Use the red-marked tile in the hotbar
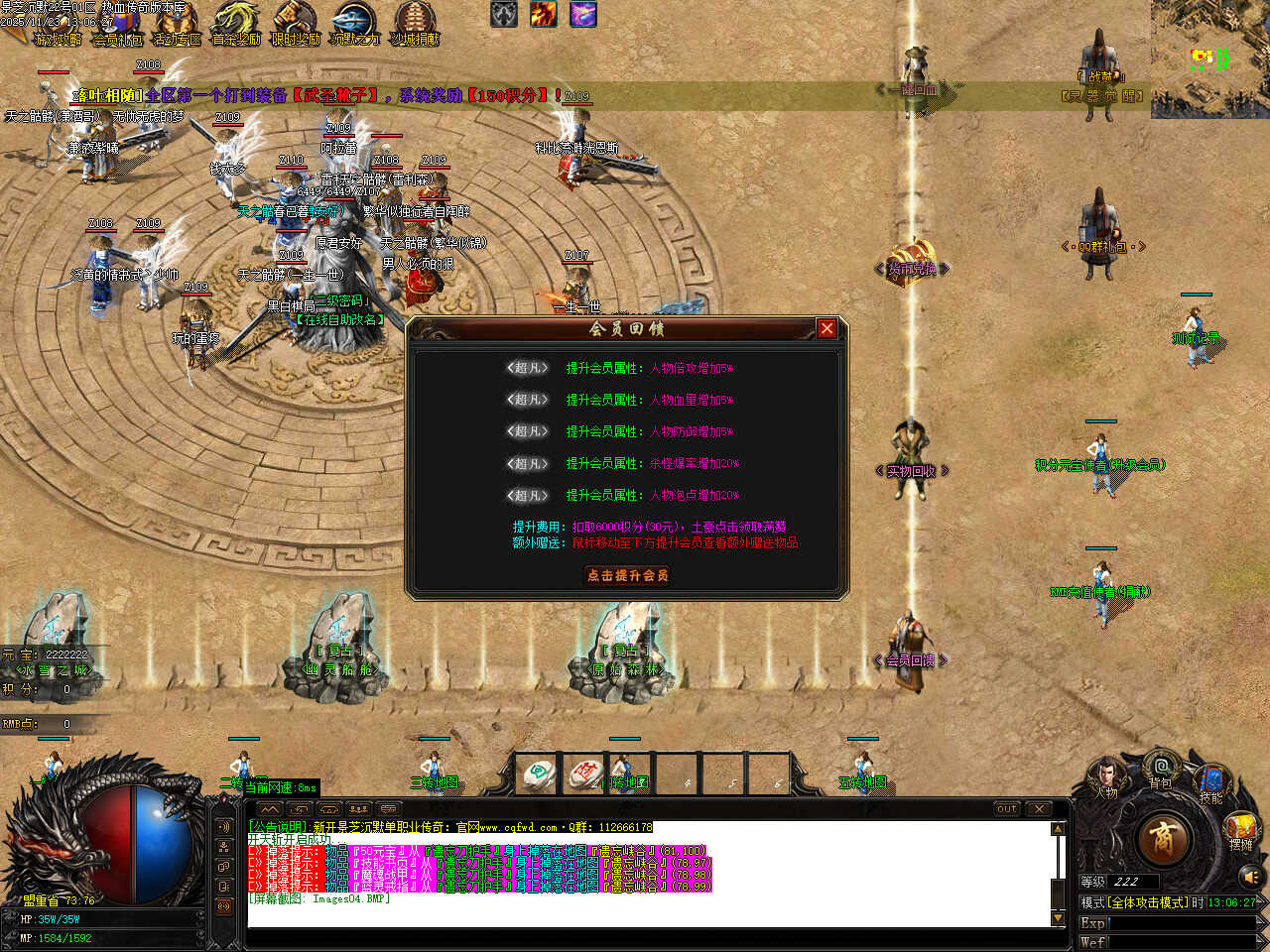Image resolution: width=1270 pixels, height=952 pixels. pyautogui.click(x=585, y=775)
